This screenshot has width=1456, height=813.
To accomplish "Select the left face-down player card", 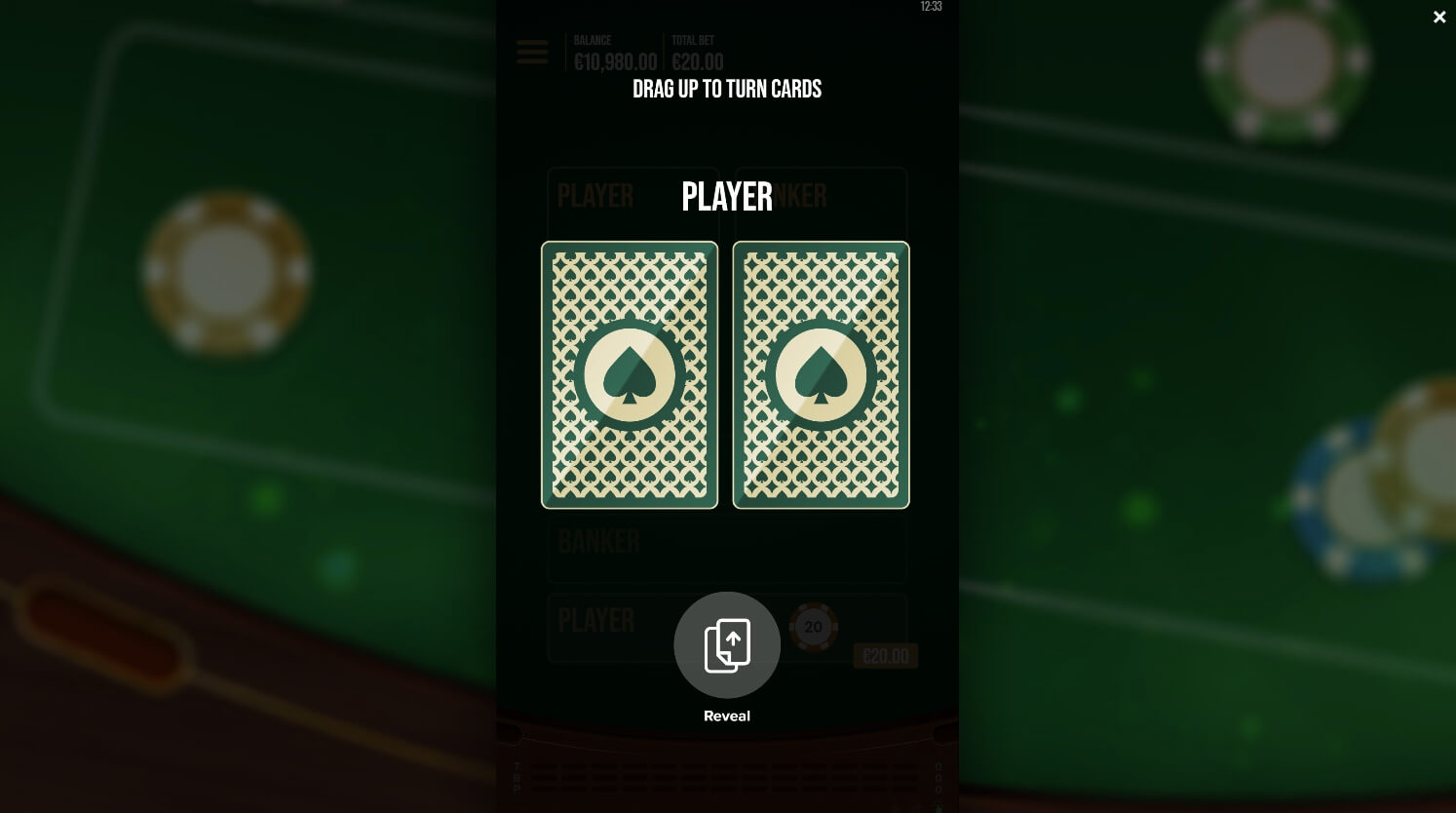I will pyautogui.click(x=630, y=375).
